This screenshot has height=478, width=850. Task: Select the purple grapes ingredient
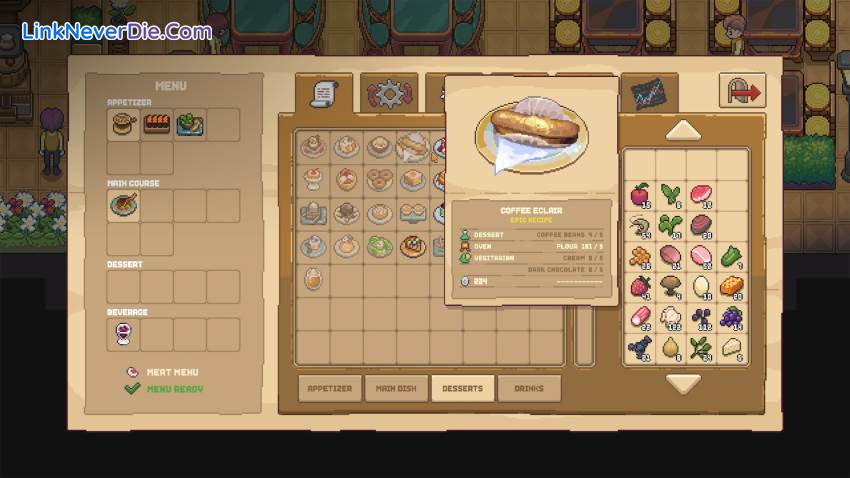[731, 318]
